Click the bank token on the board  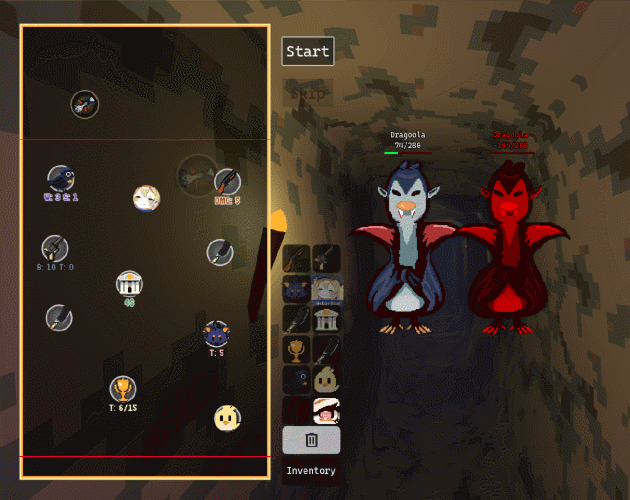[129, 284]
